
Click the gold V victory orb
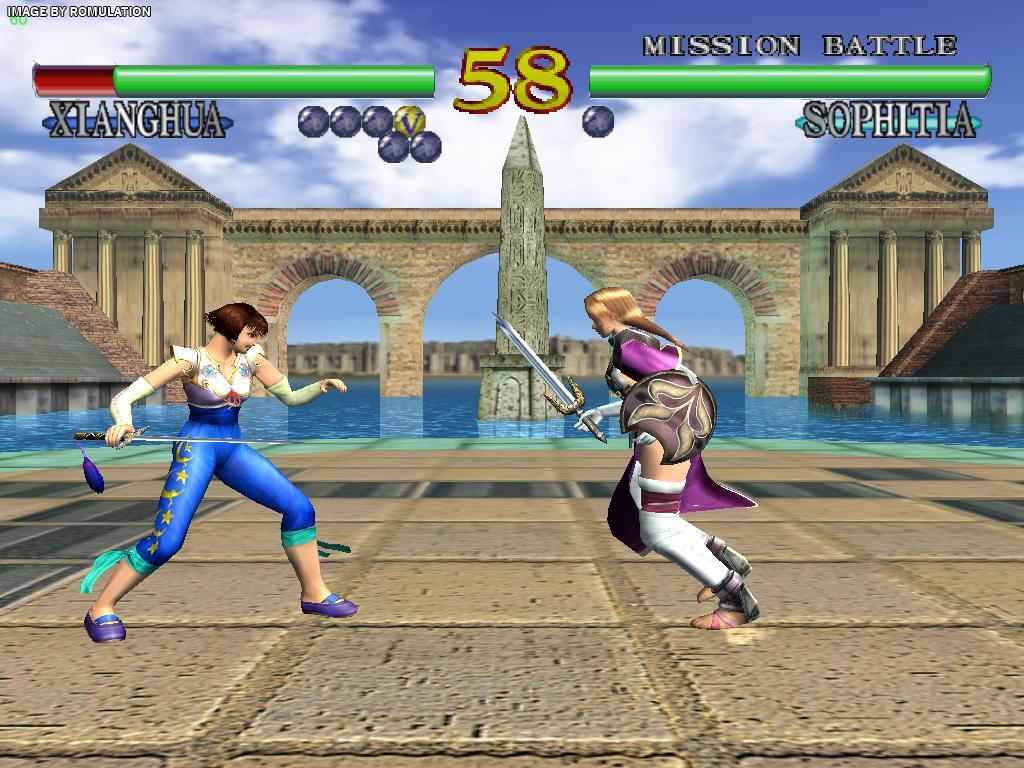408,121
